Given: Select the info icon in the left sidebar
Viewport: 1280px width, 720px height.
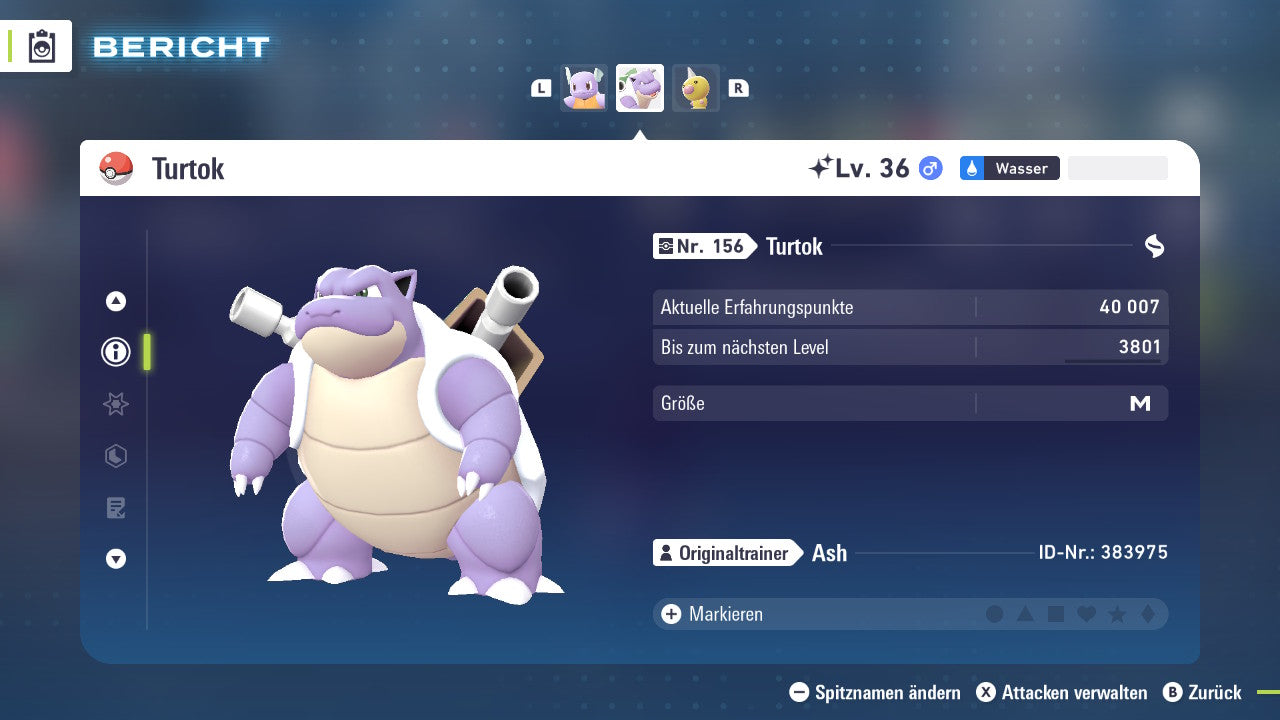Looking at the screenshot, I should [115, 352].
